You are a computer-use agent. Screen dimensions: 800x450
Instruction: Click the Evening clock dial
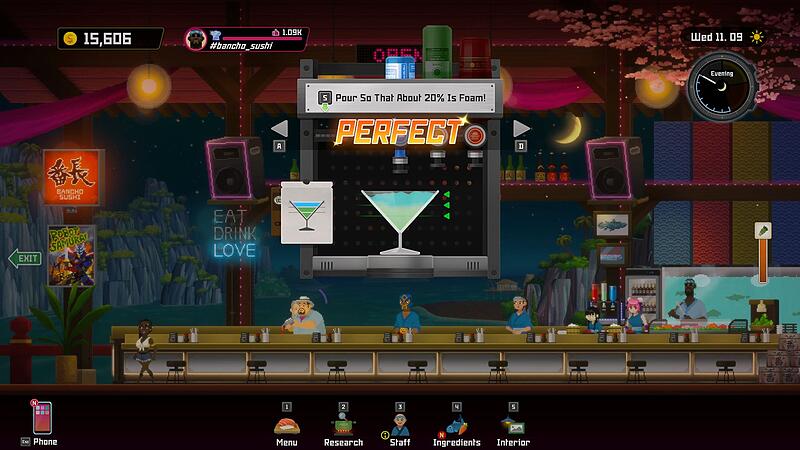pos(721,87)
